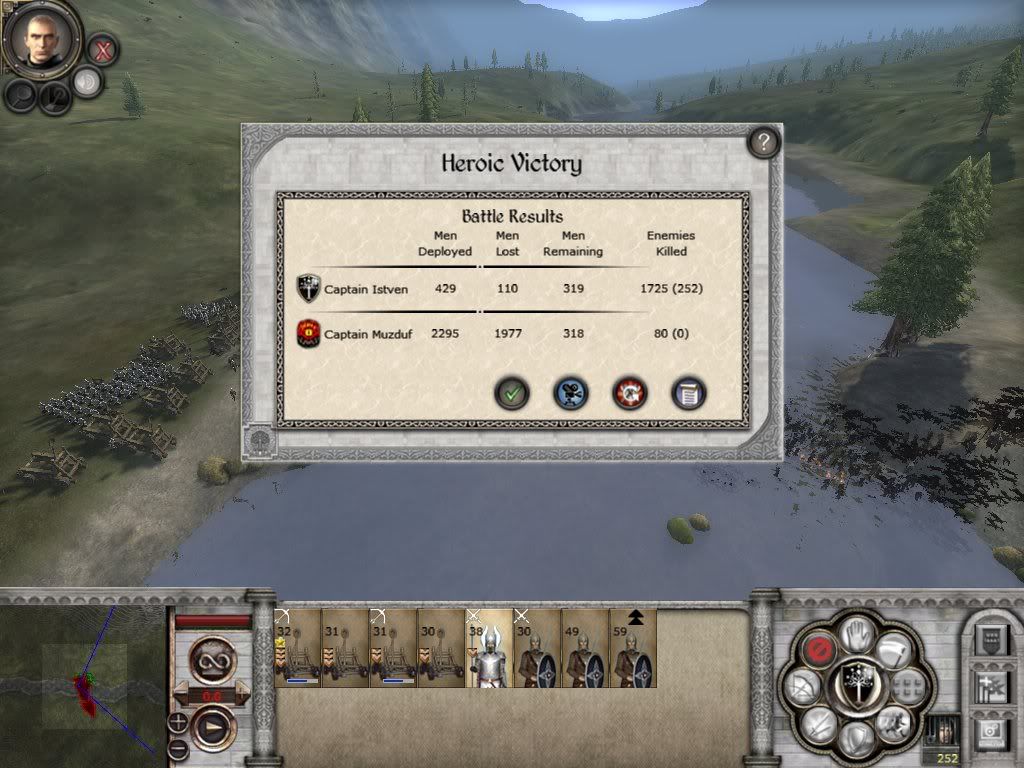Image resolution: width=1024 pixels, height=768 pixels.
Task: Open the detailed battle statistics scroll
Action: (689, 393)
